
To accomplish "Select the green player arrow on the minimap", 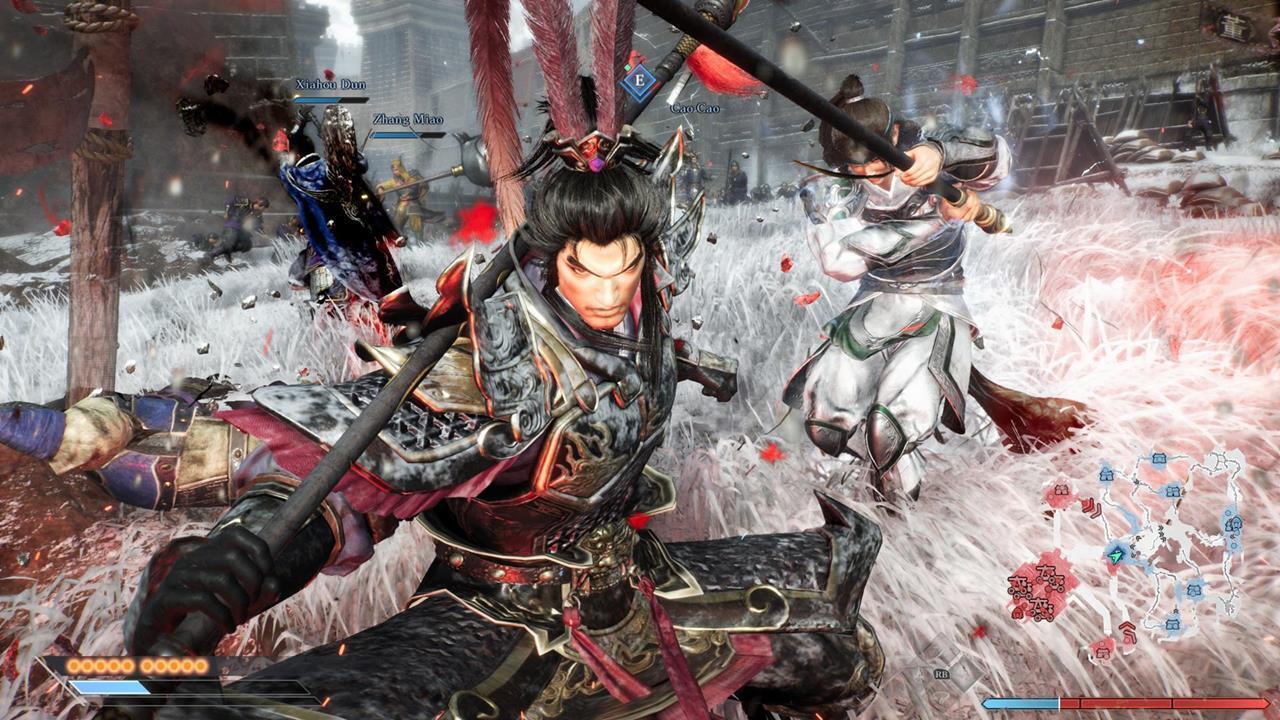I will click(x=1115, y=555).
